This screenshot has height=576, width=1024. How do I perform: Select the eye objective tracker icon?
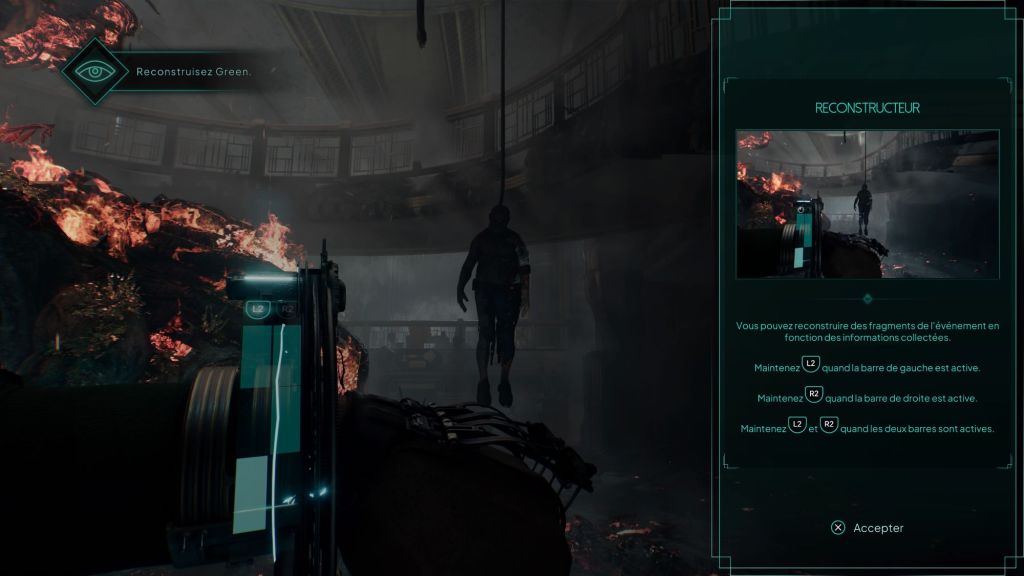(x=95, y=72)
